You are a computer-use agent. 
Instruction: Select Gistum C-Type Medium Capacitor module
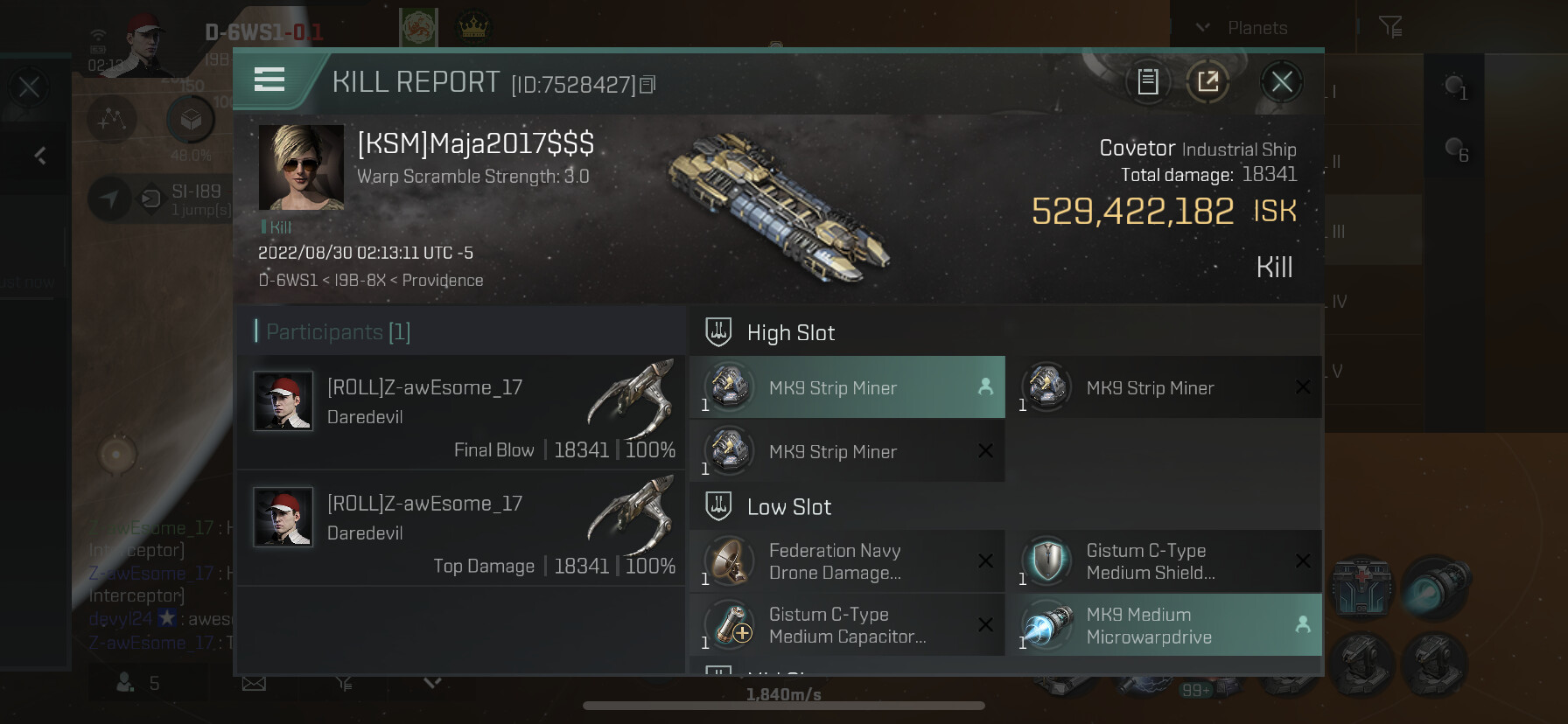pos(847,625)
